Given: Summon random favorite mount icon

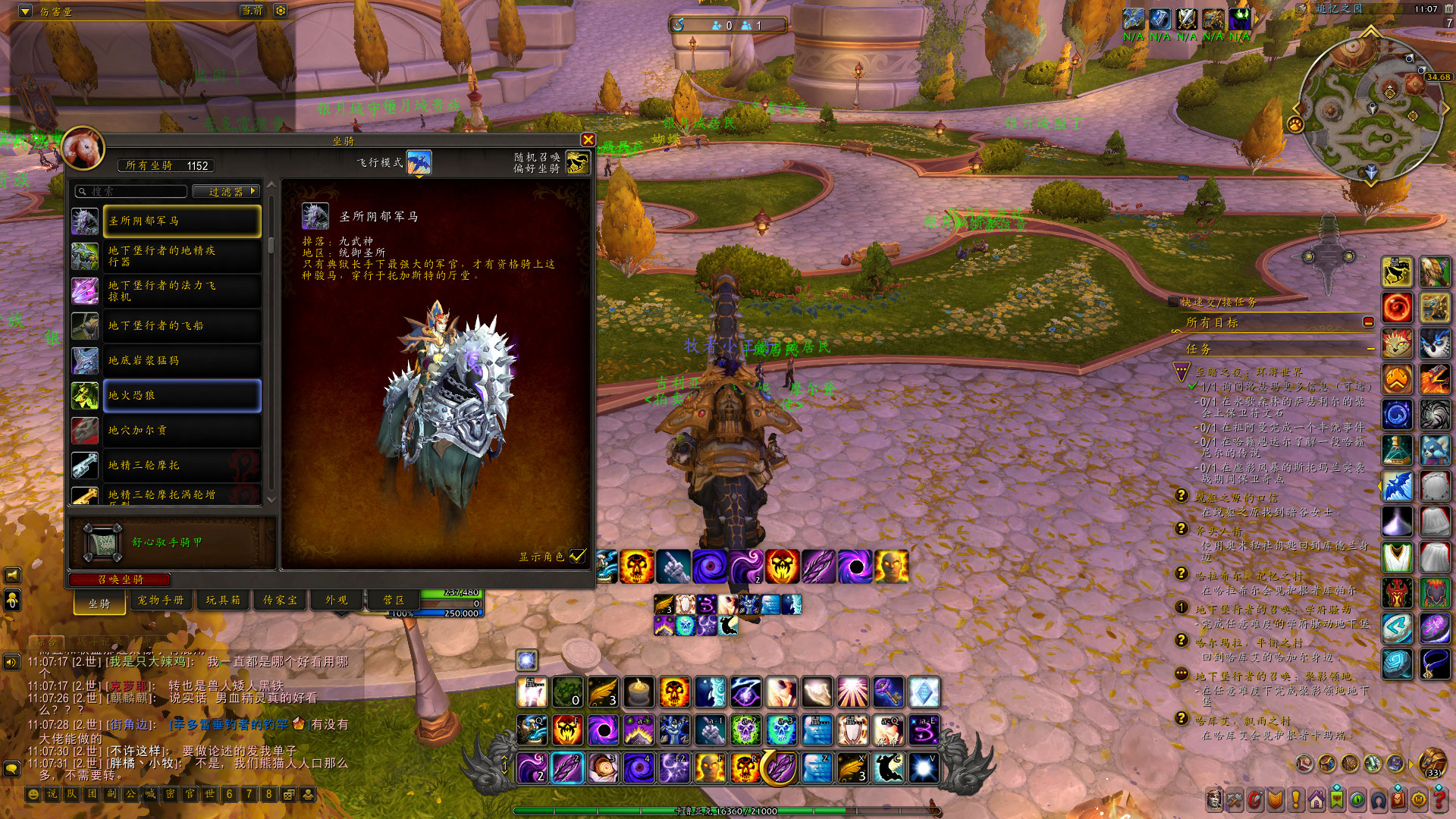Looking at the screenshot, I should point(577,162).
